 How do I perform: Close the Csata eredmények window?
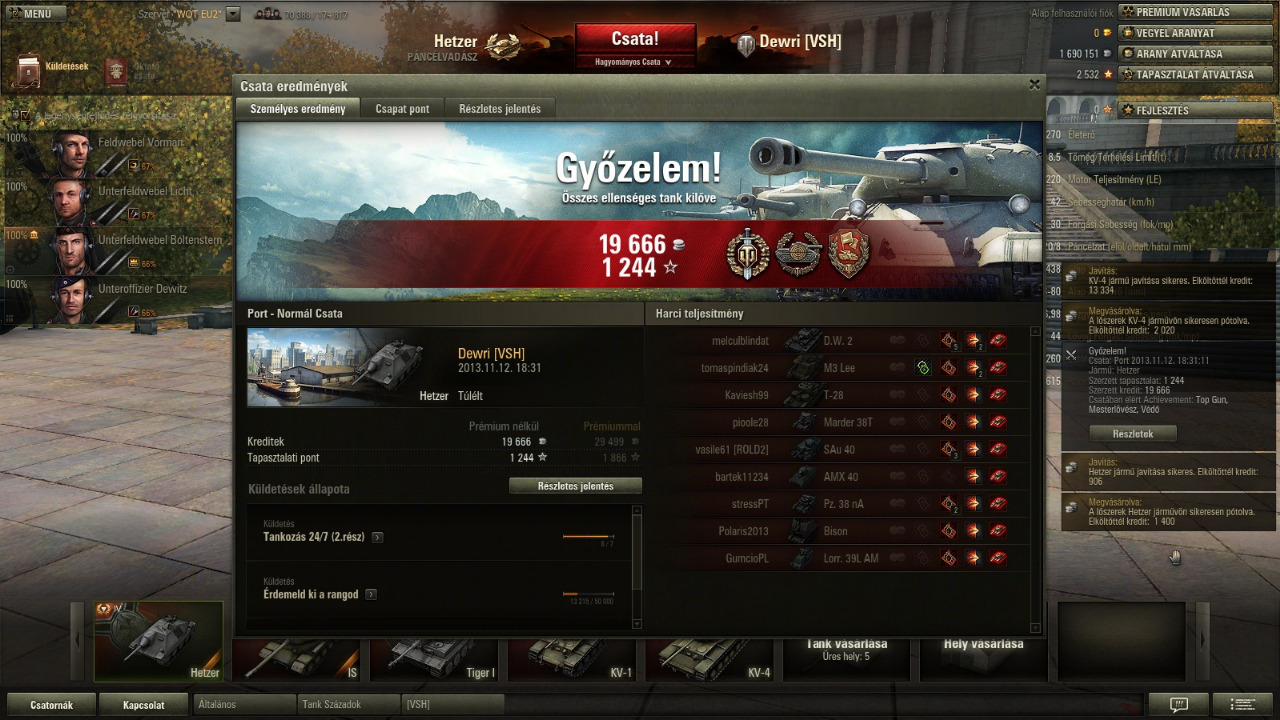(1034, 85)
